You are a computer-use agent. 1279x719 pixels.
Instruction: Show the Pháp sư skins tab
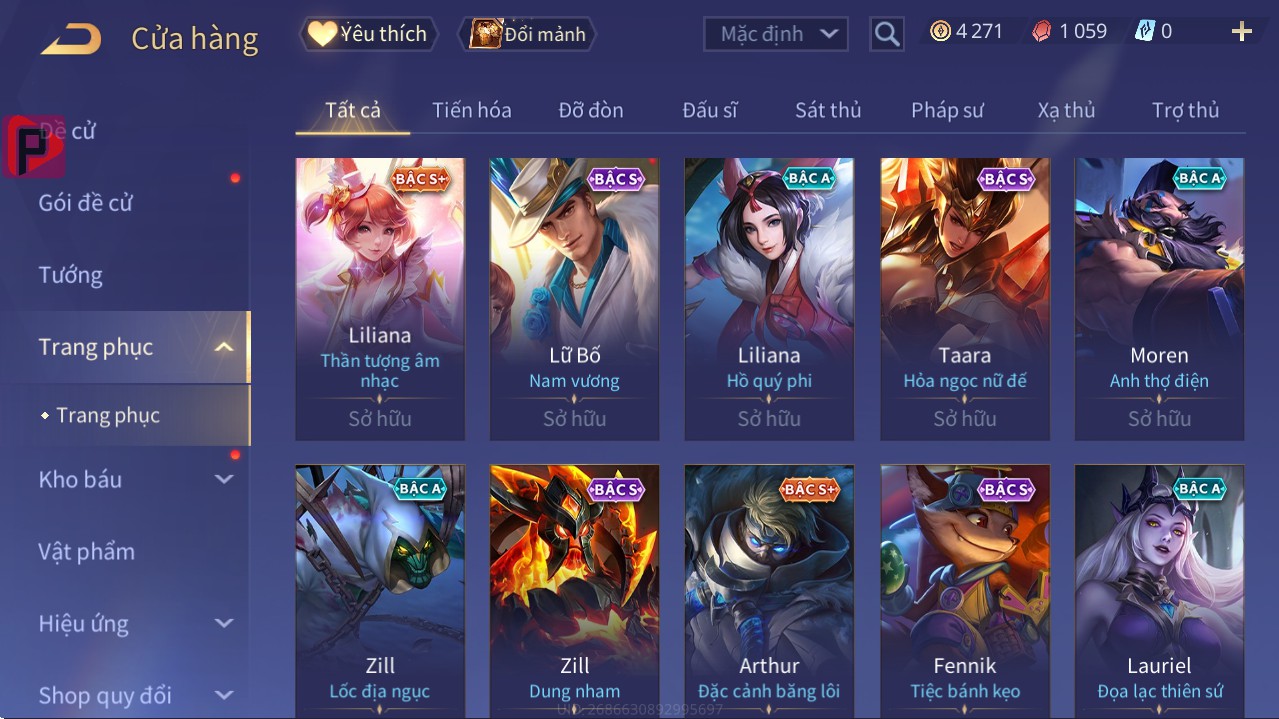pyautogui.click(x=947, y=110)
